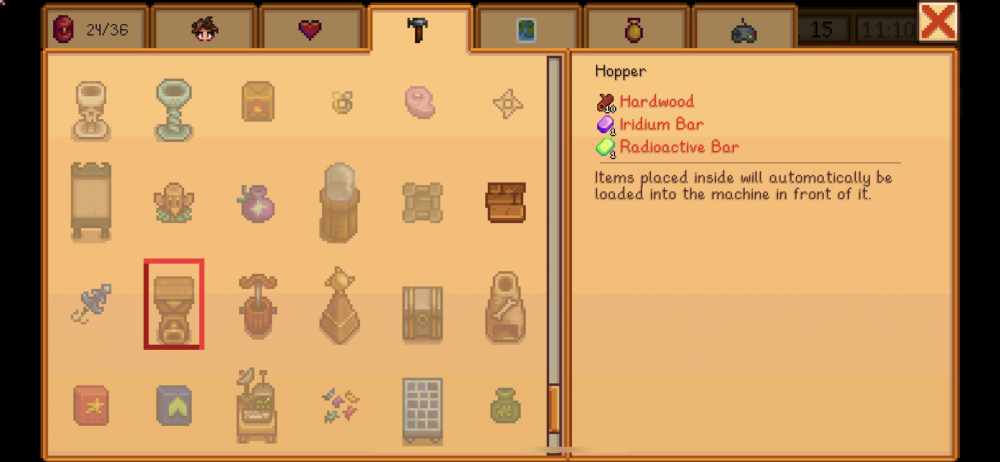
Task: Open the gamepad options tab
Action: click(x=743, y=30)
